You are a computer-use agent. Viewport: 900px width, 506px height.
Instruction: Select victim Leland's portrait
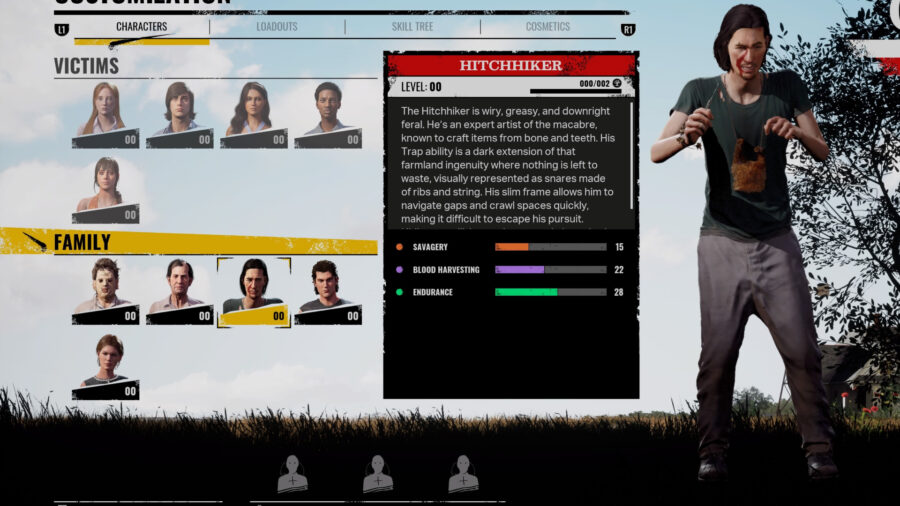click(x=179, y=114)
